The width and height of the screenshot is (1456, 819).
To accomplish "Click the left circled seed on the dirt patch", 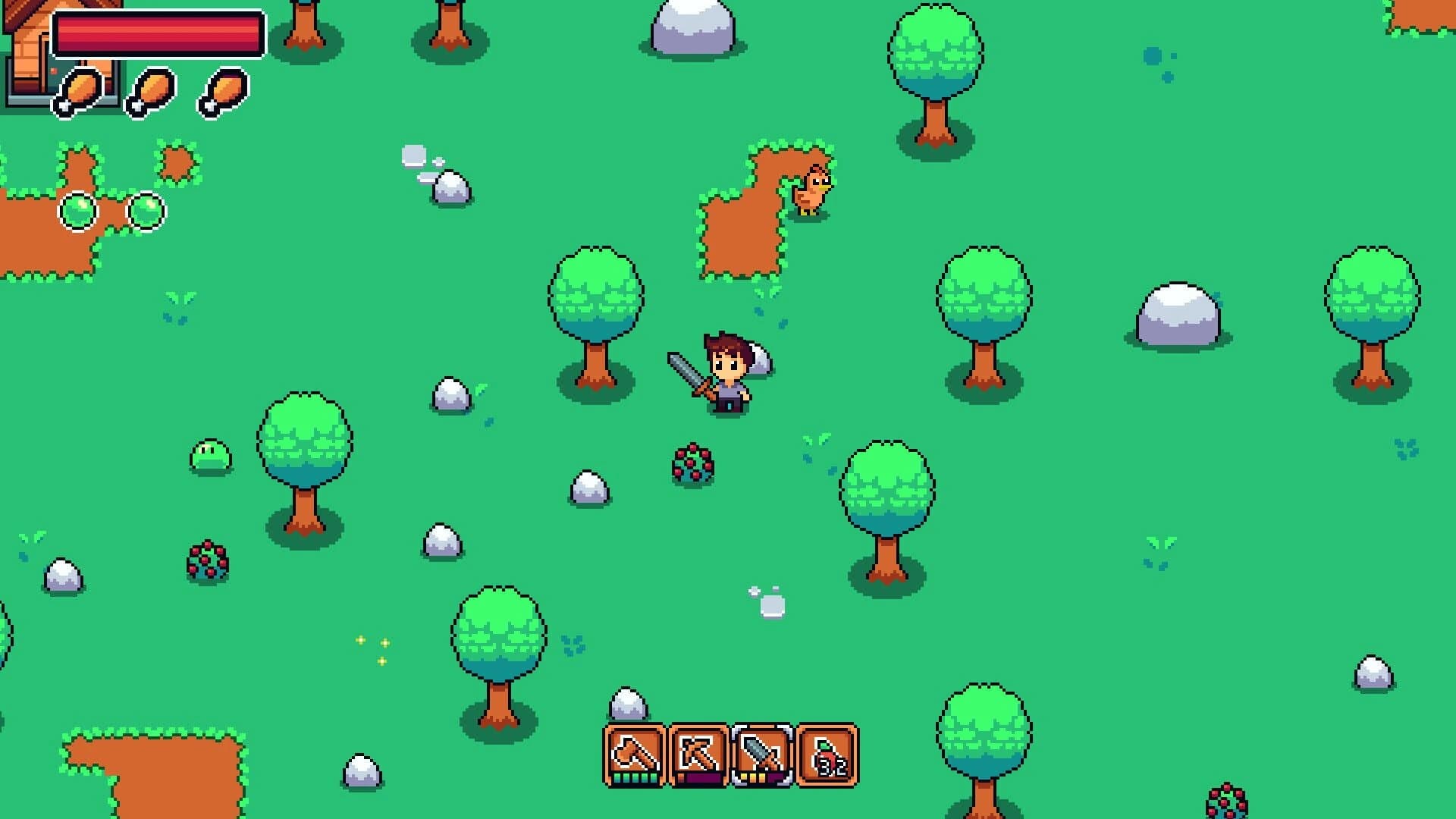I will [x=80, y=212].
